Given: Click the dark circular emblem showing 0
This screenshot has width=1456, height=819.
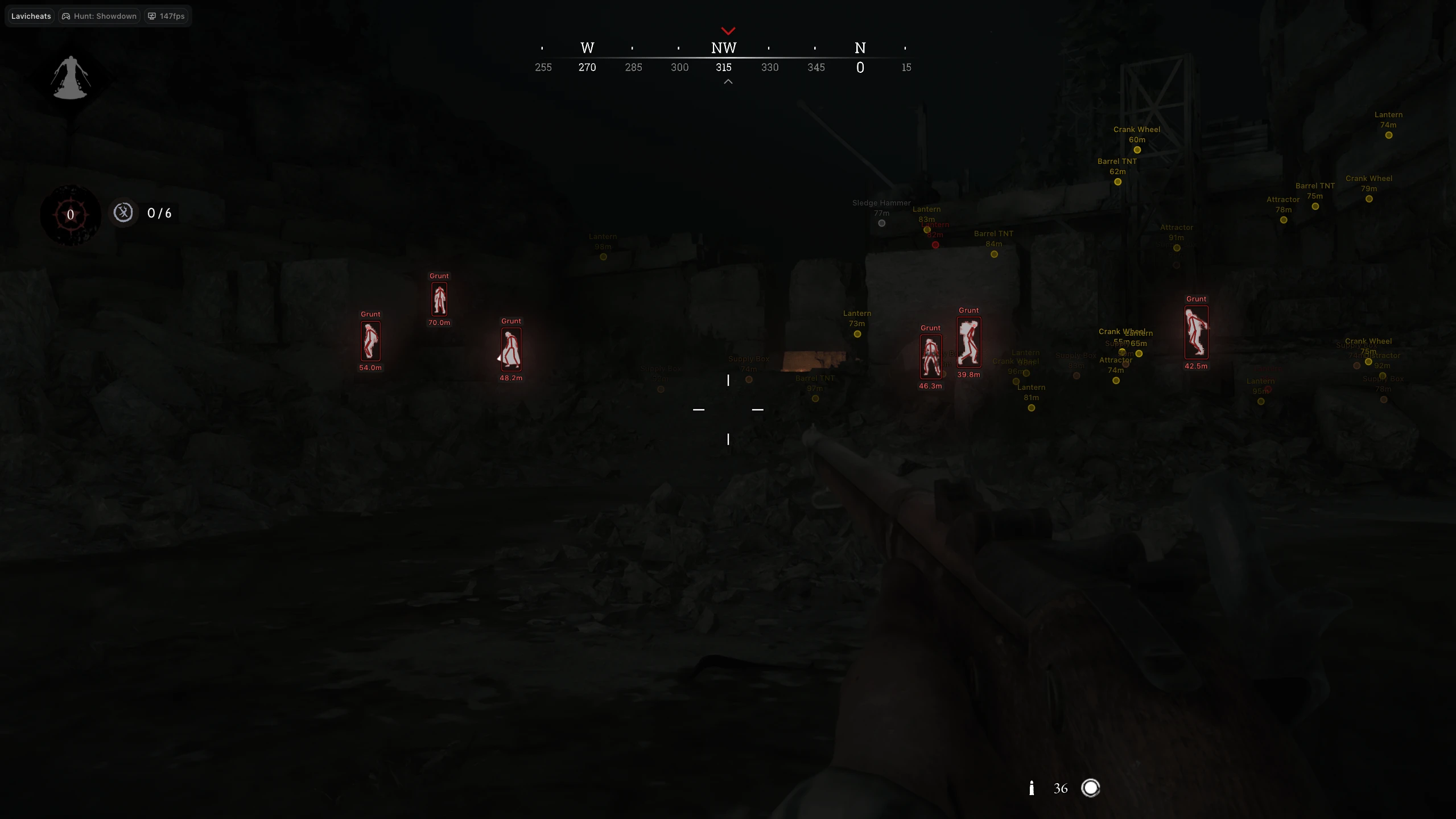Looking at the screenshot, I should tap(71, 215).
